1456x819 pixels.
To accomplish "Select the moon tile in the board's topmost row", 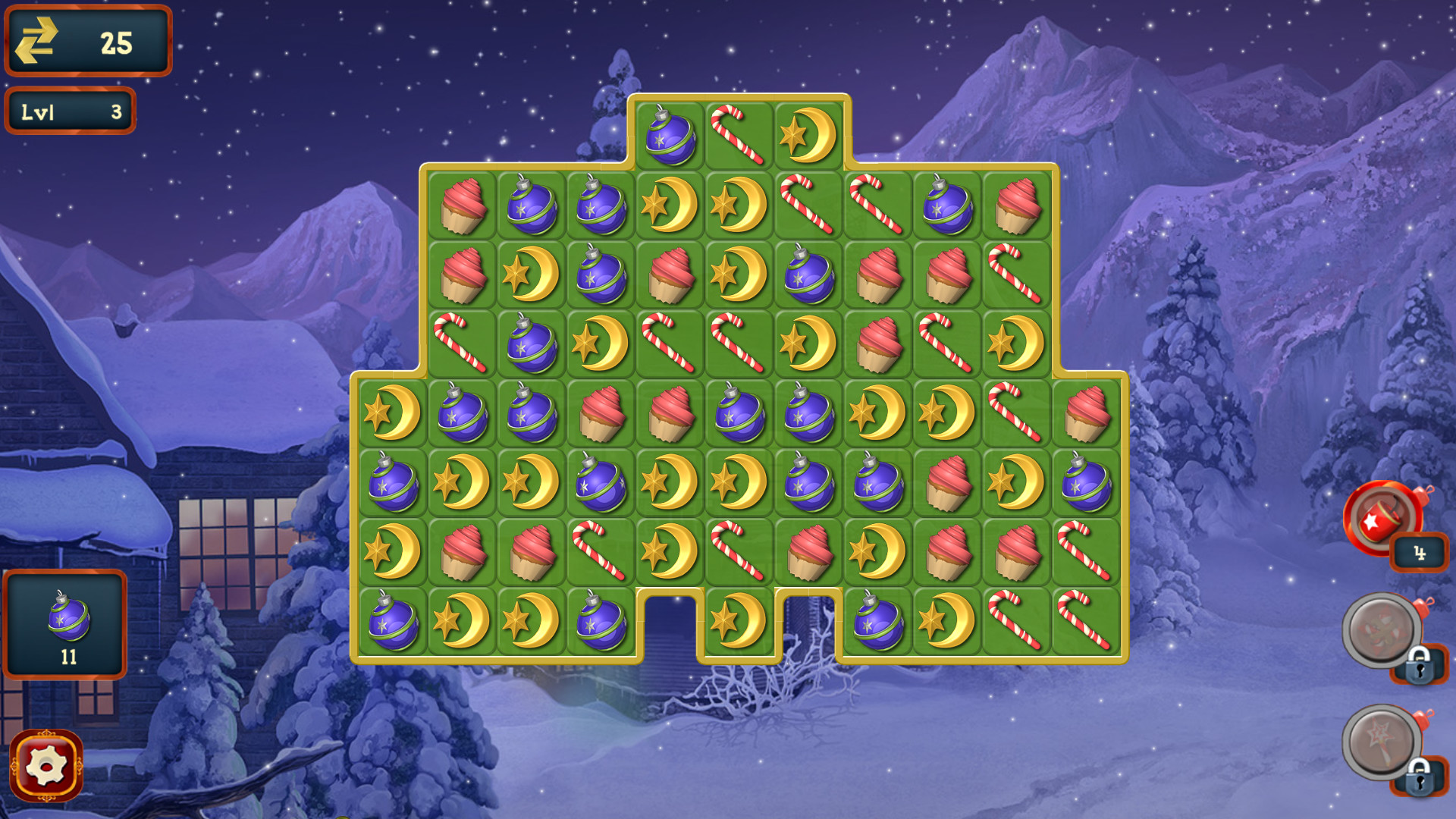I will (806, 133).
